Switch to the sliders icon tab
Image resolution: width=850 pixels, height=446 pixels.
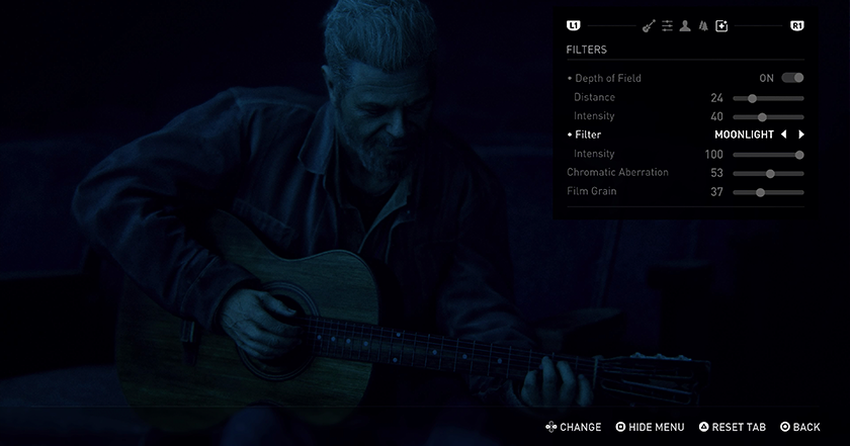pyautogui.click(x=667, y=26)
